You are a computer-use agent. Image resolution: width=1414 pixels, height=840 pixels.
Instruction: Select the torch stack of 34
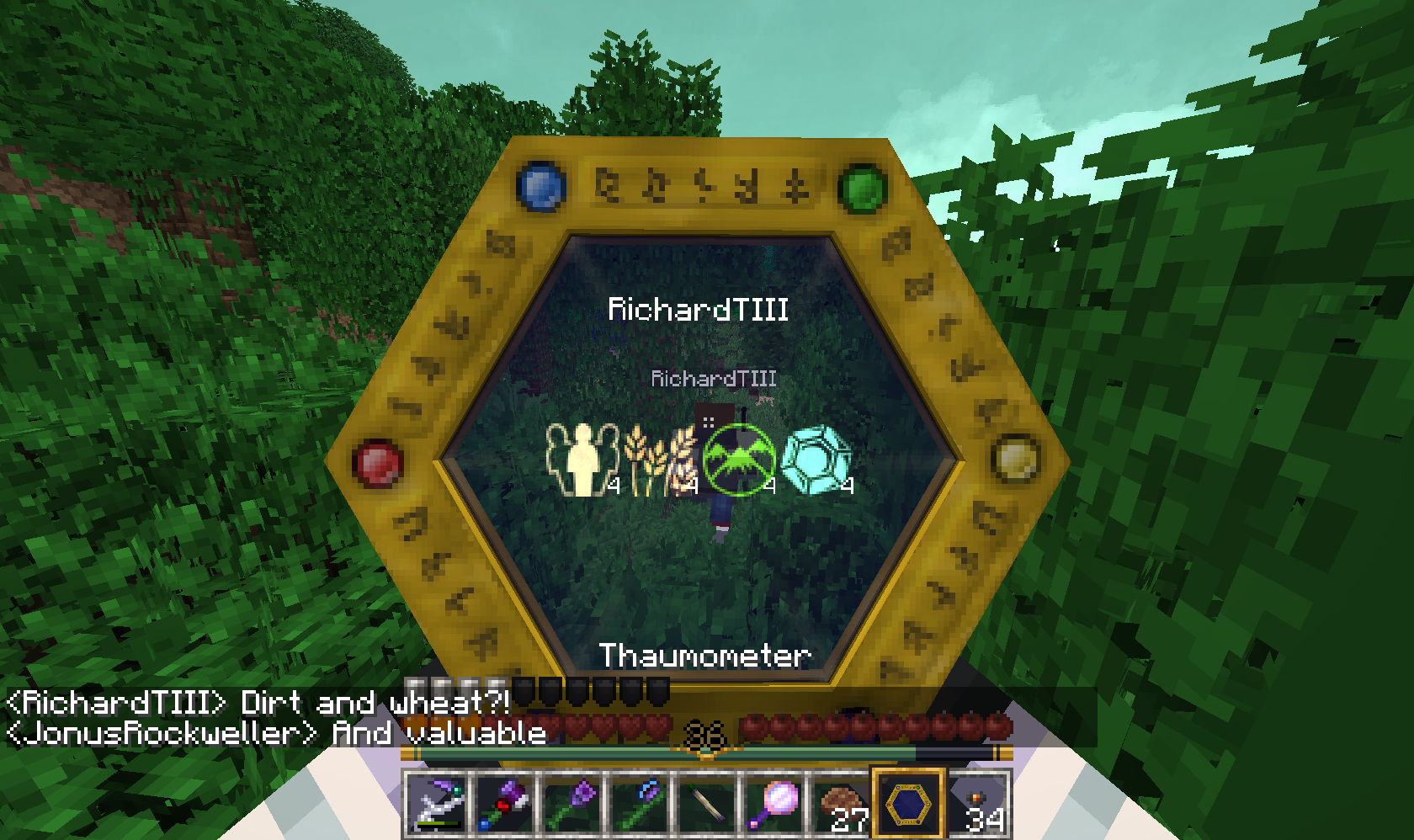tap(978, 805)
